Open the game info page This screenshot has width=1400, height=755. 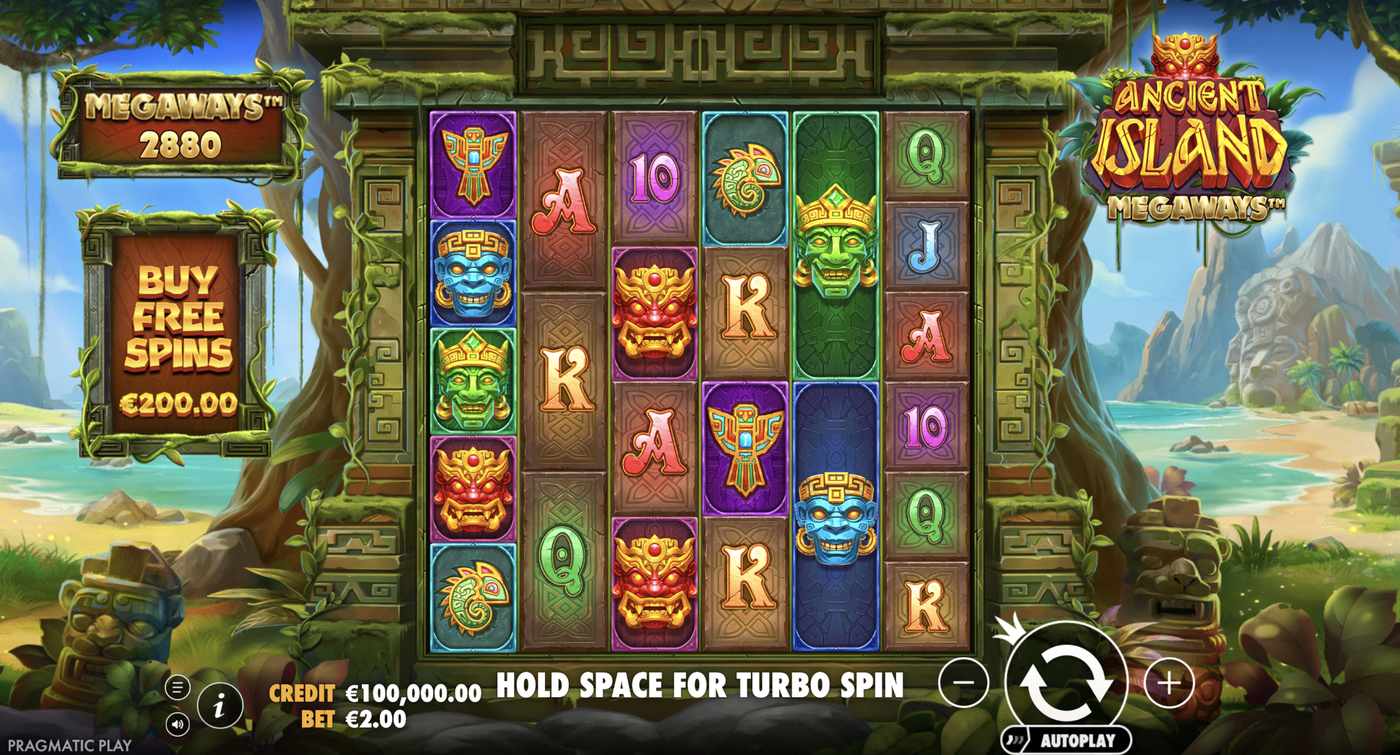(x=220, y=706)
